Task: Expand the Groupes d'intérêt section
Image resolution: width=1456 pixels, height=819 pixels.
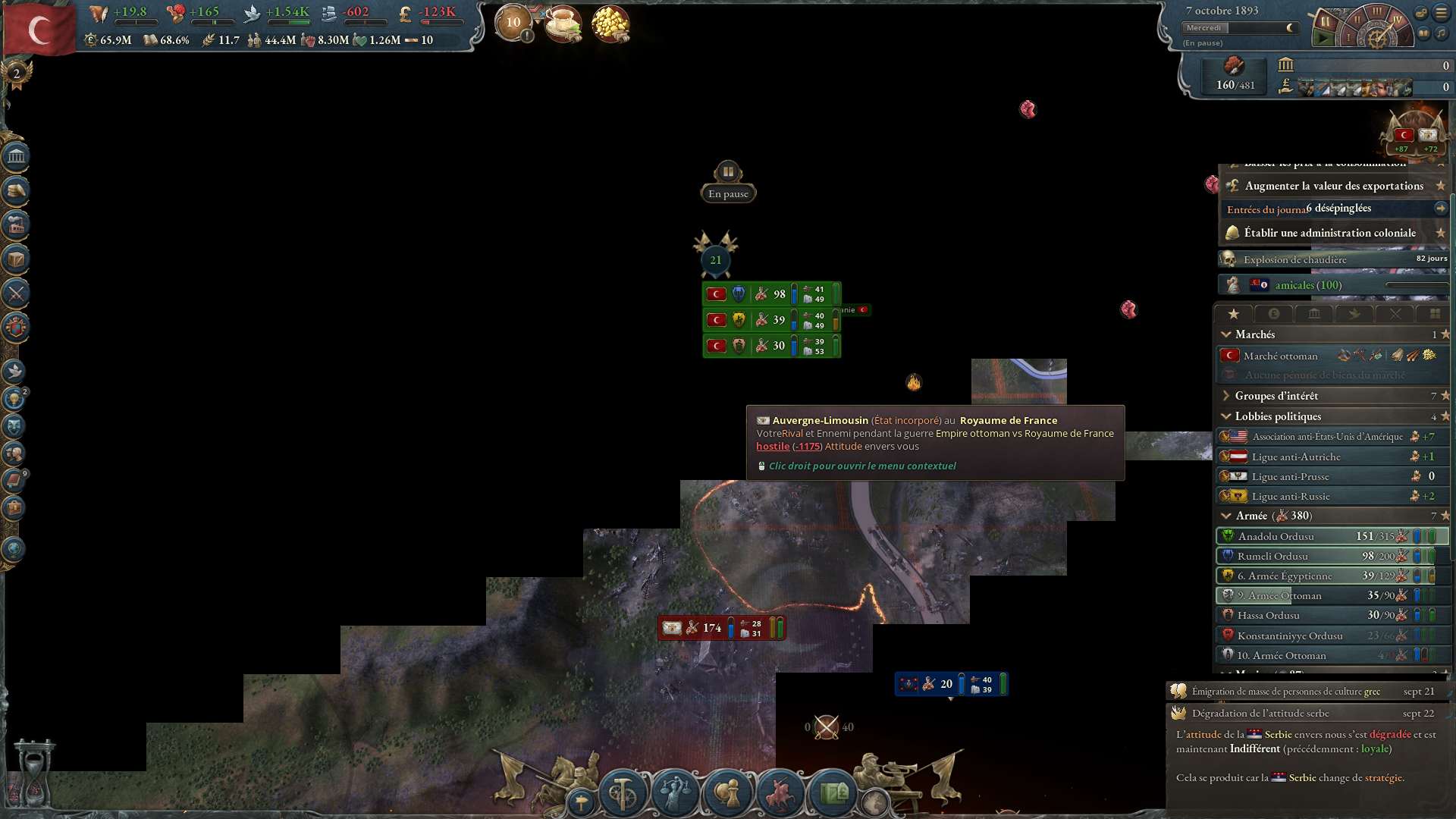Action: point(1226,395)
